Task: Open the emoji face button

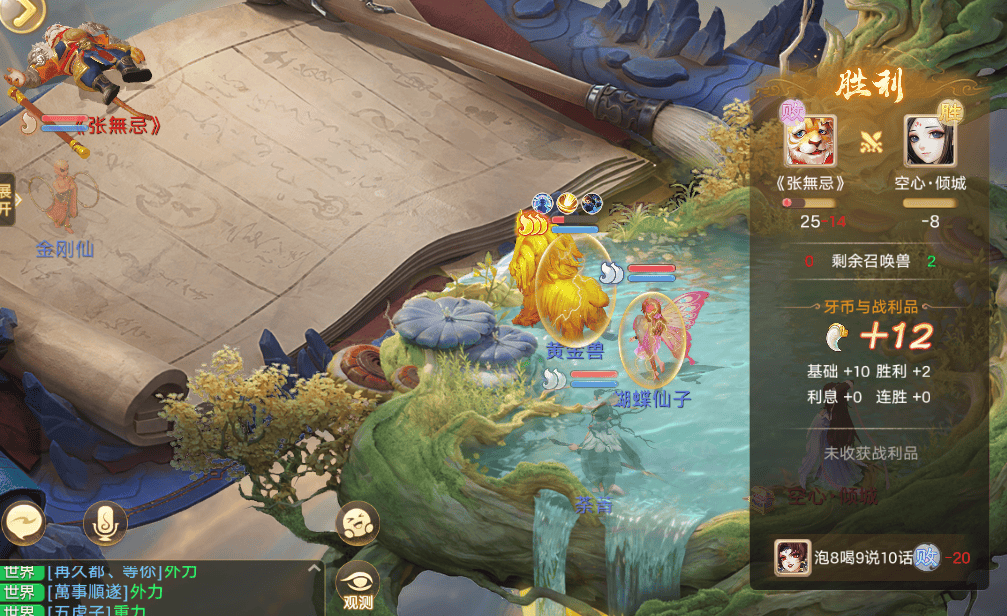Action: 355,523
